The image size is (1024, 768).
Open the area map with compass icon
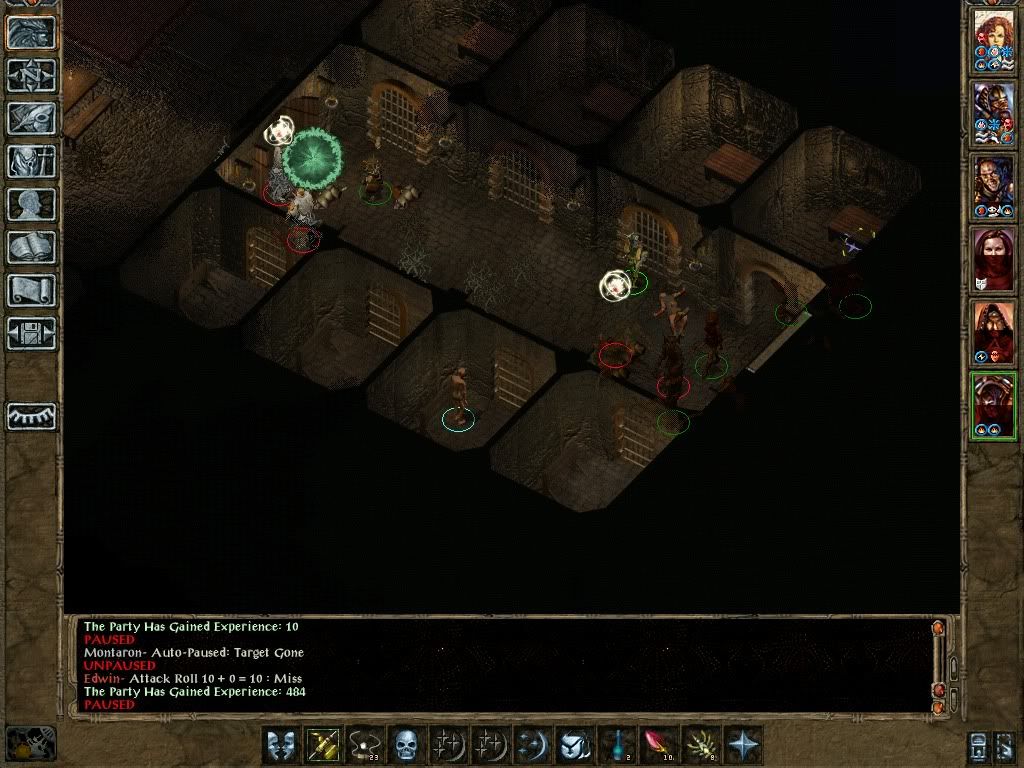click(31, 75)
